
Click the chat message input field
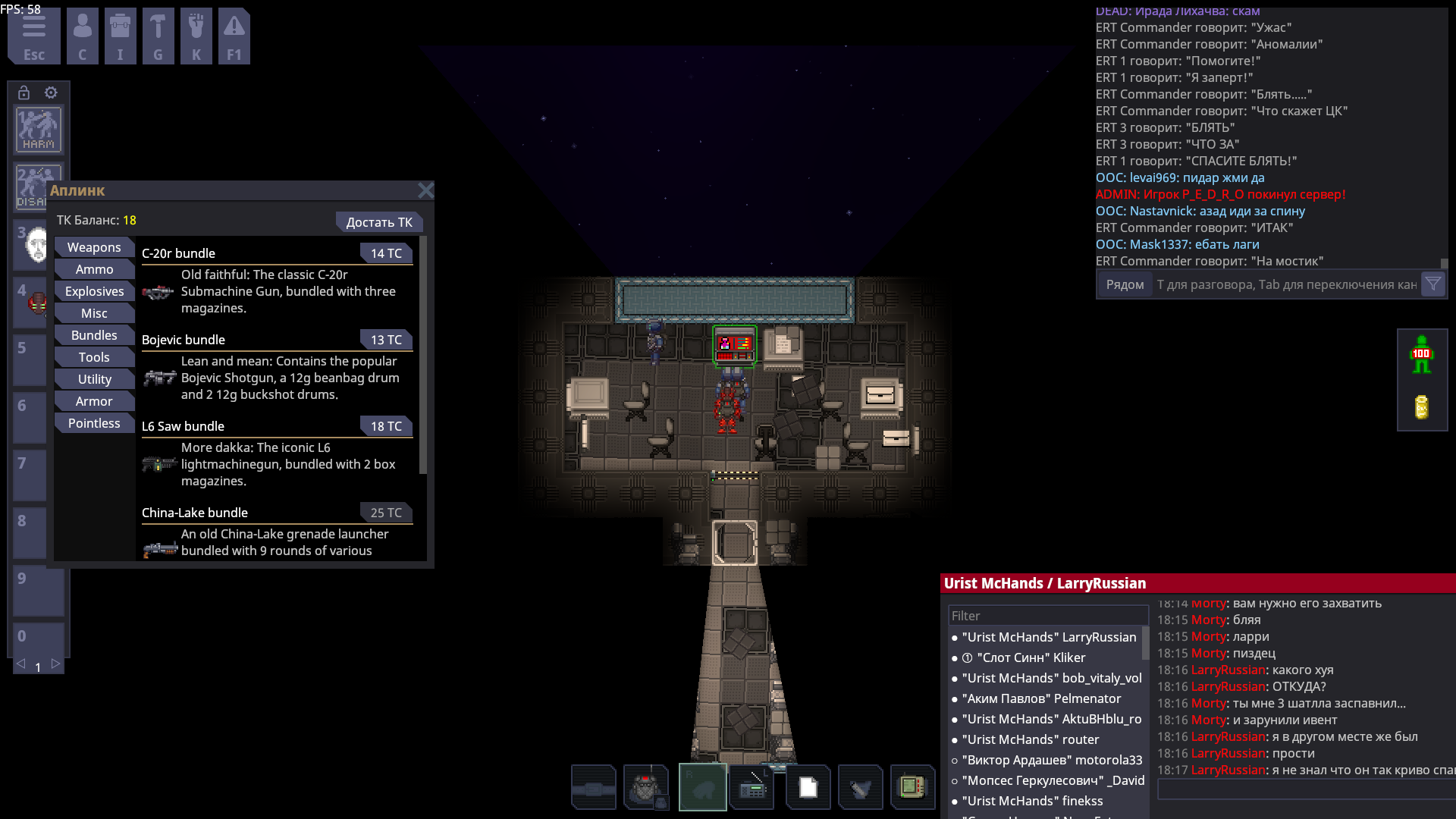coord(1286,284)
